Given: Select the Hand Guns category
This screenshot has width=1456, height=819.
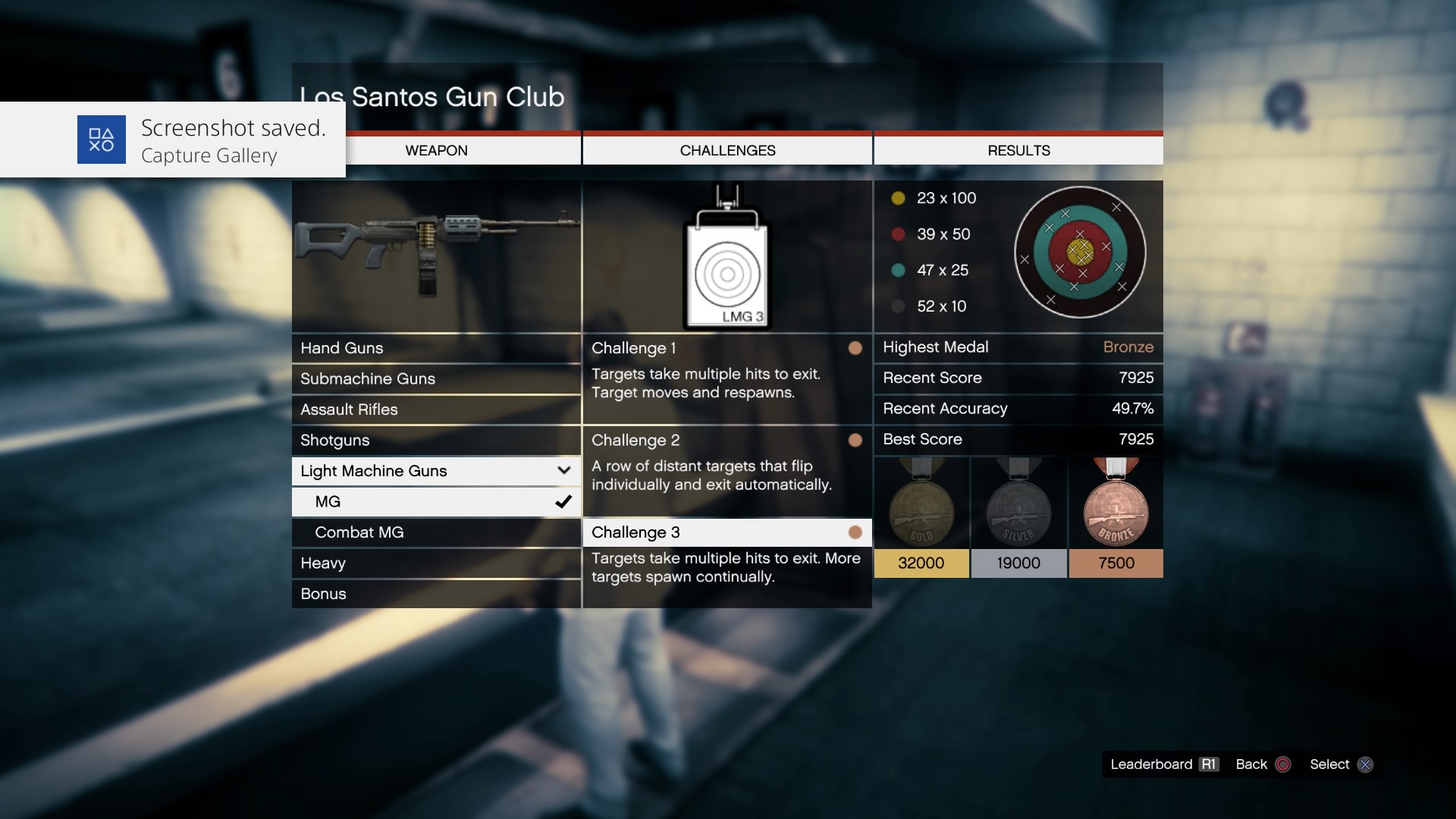Looking at the screenshot, I should tap(435, 348).
